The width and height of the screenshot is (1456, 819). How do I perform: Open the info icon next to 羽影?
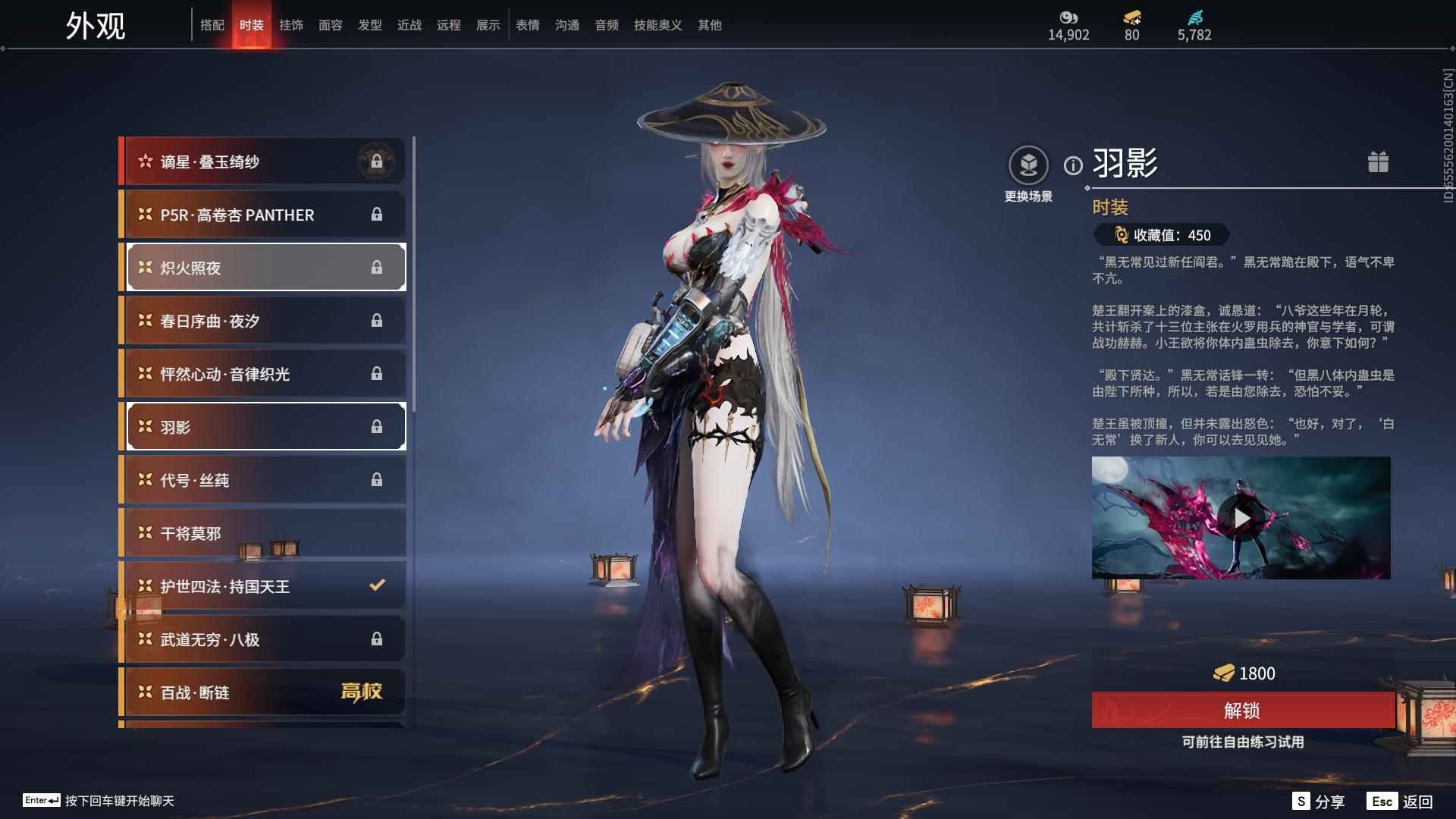pyautogui.click(x=1072, y=166)
